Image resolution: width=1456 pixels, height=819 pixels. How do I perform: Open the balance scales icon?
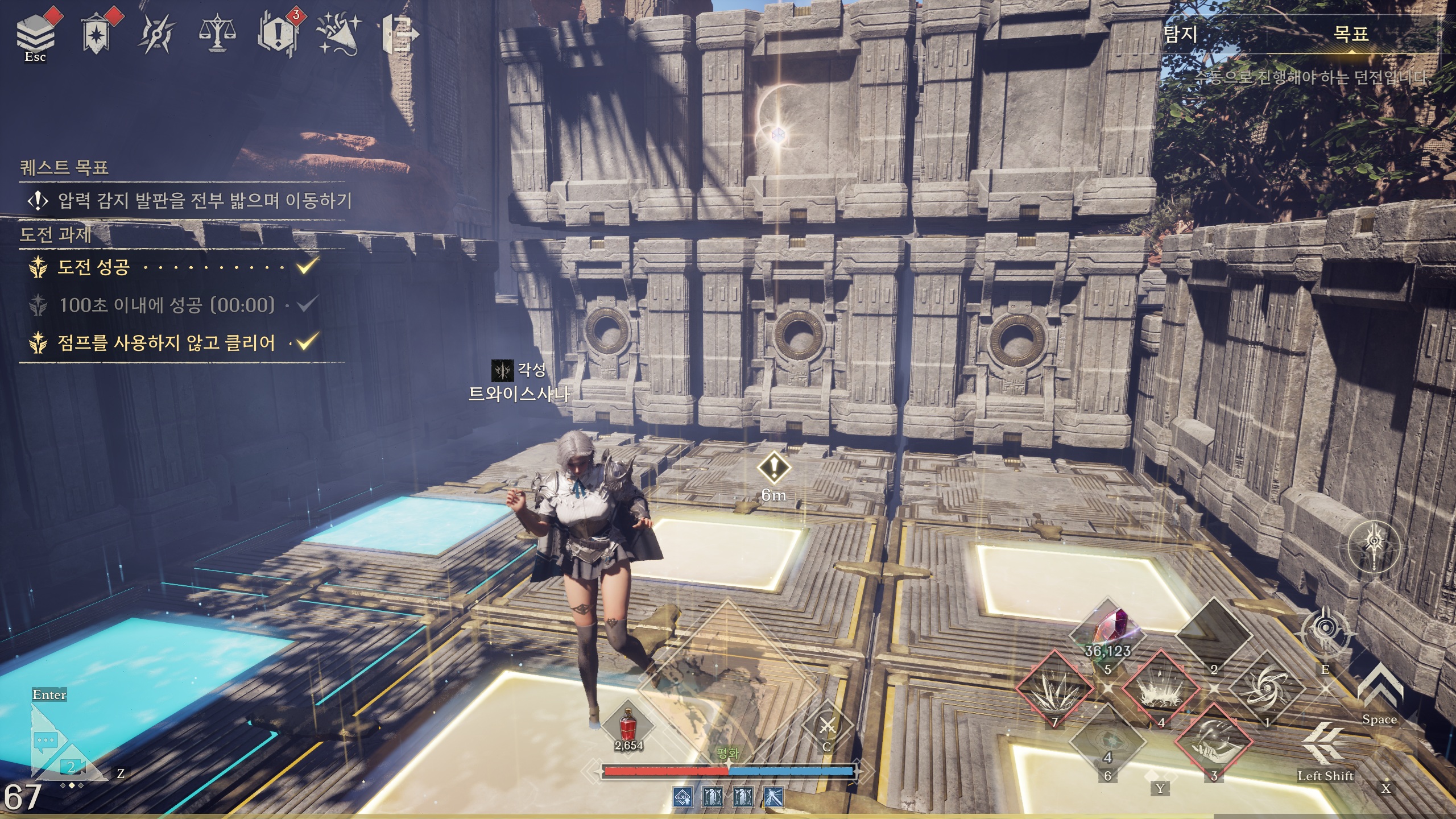pos(217,35)
